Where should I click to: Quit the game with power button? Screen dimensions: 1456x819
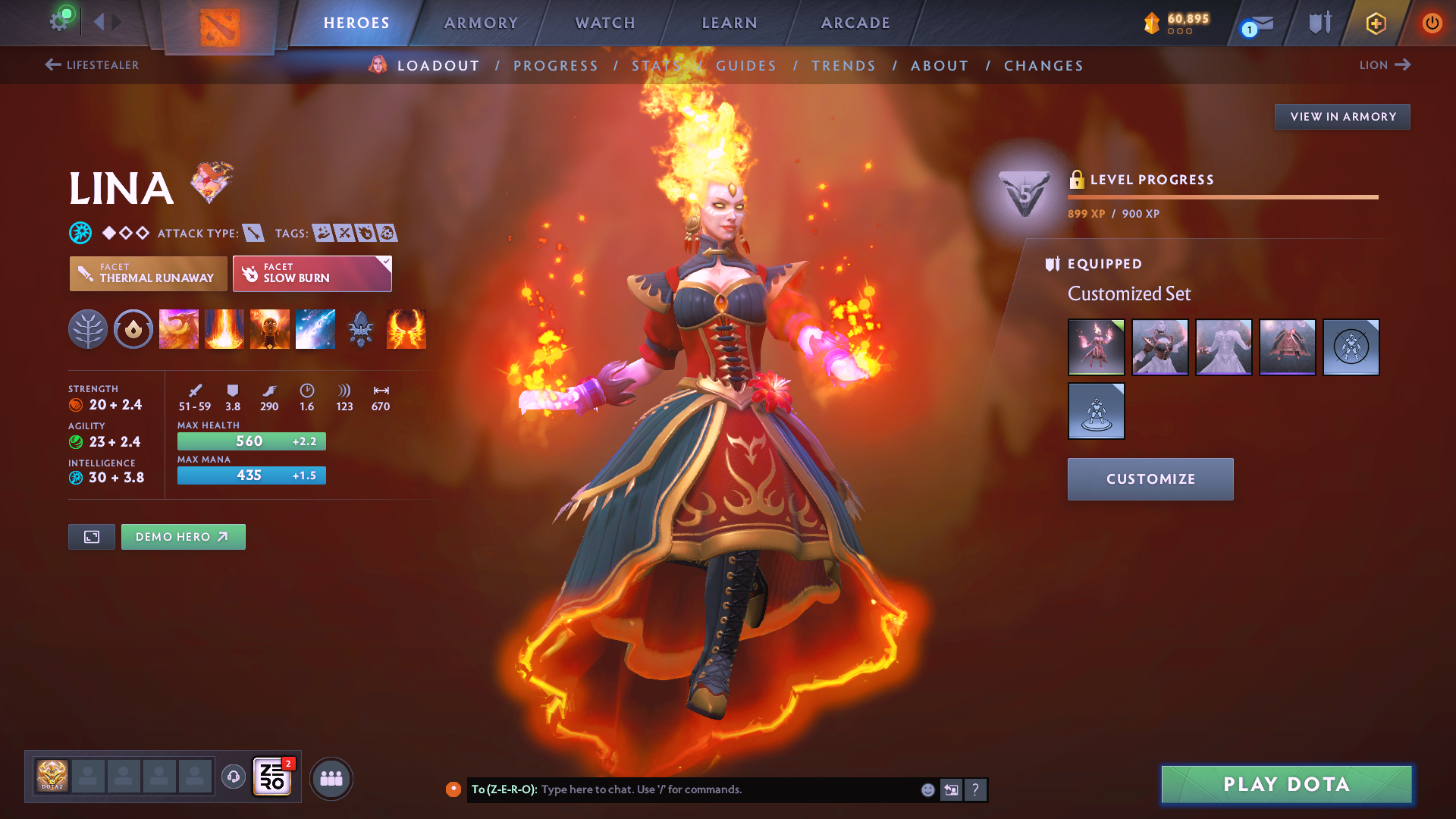point(1432,23)
